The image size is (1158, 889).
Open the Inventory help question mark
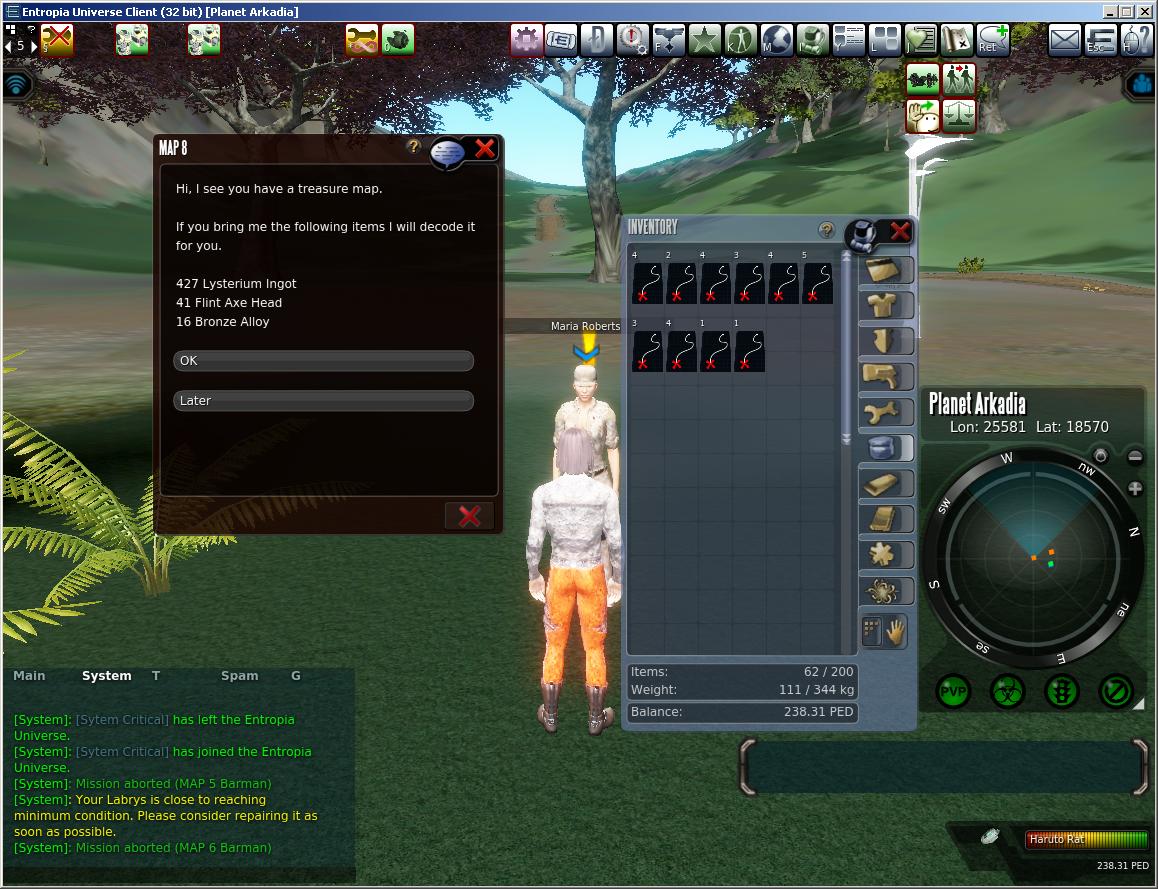pyautogui.click(x=826, y=230)
